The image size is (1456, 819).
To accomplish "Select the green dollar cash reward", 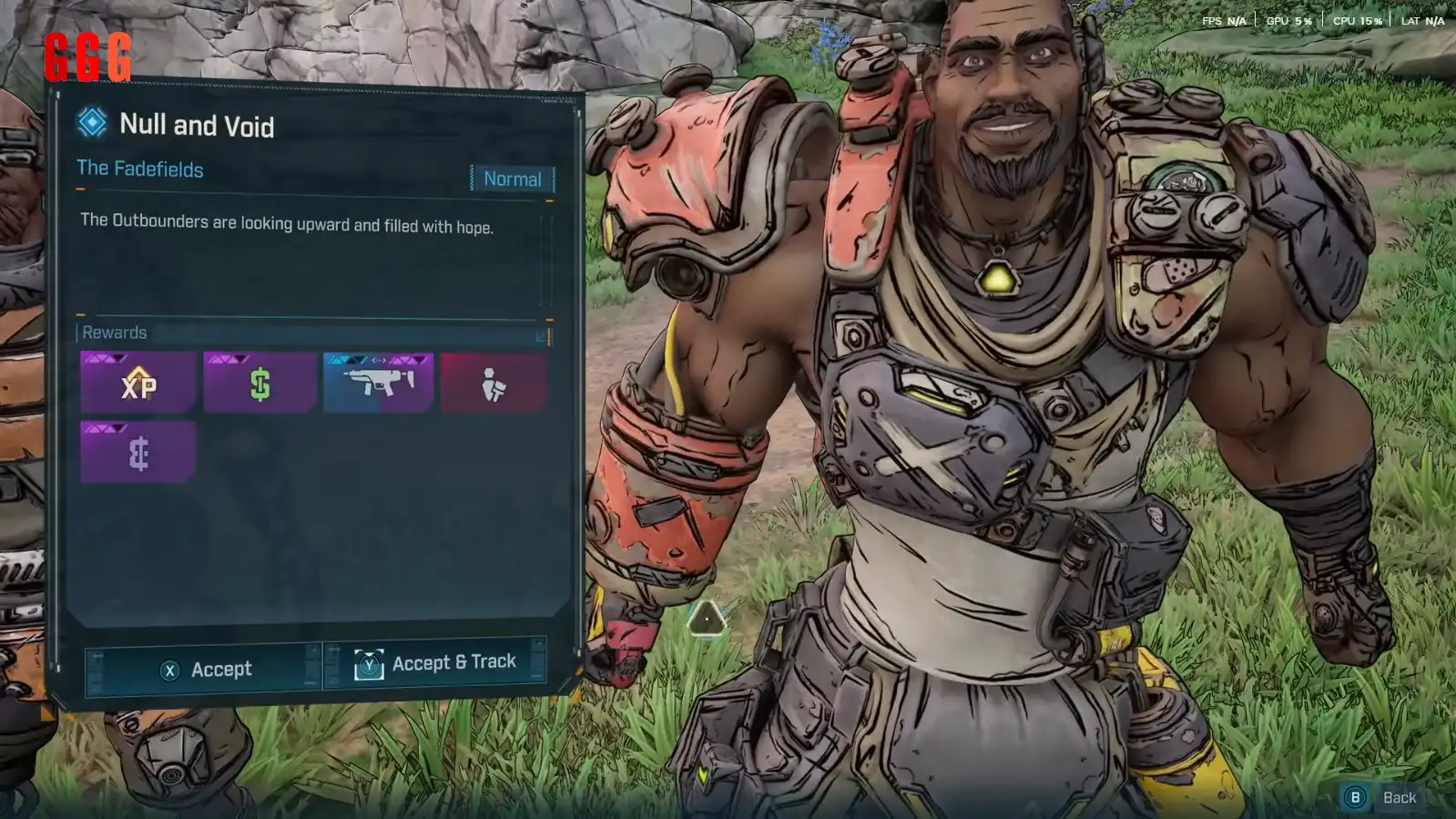I will 260,384.
